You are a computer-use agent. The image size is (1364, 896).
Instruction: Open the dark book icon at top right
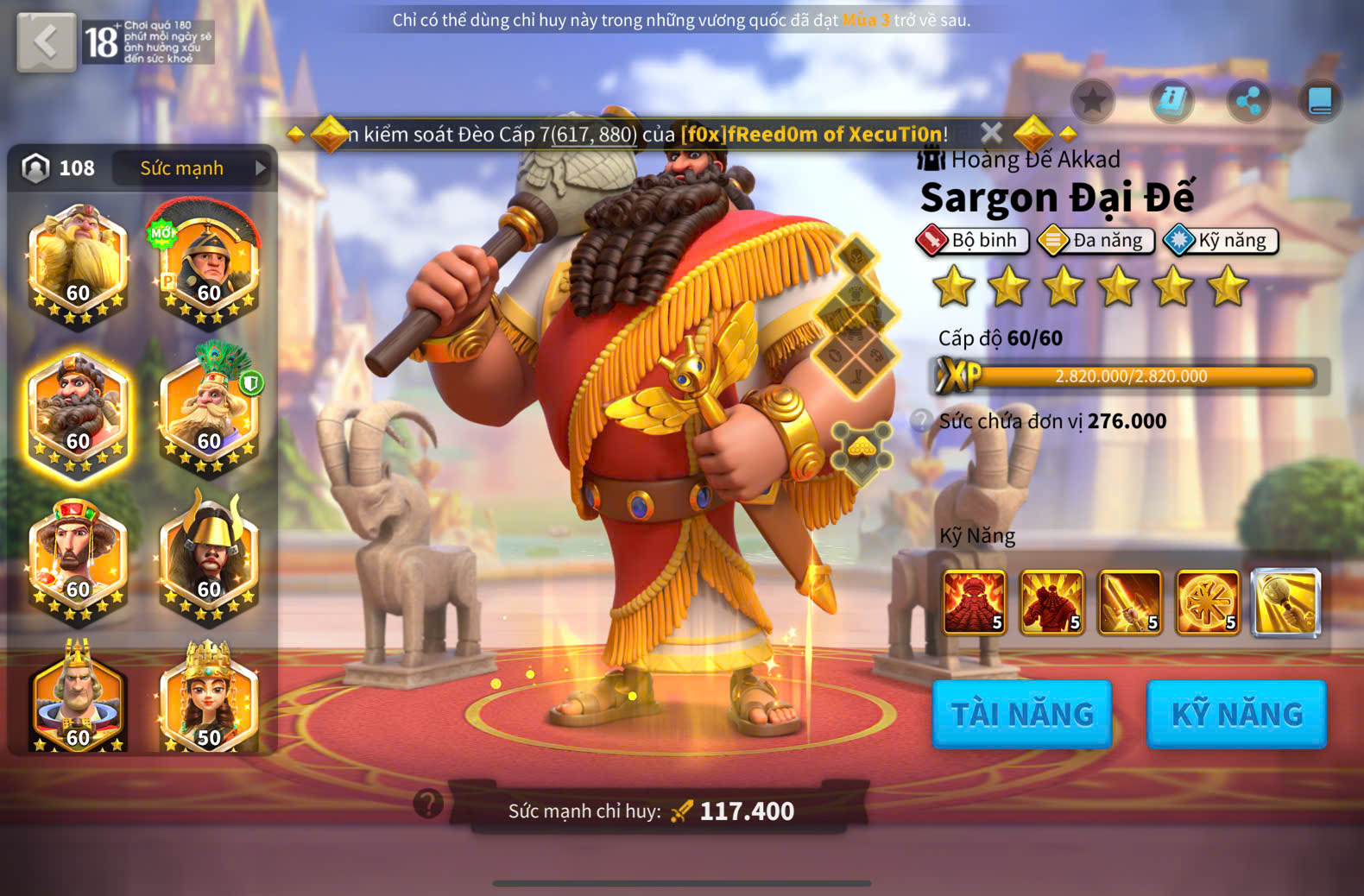pos(1320,102)
